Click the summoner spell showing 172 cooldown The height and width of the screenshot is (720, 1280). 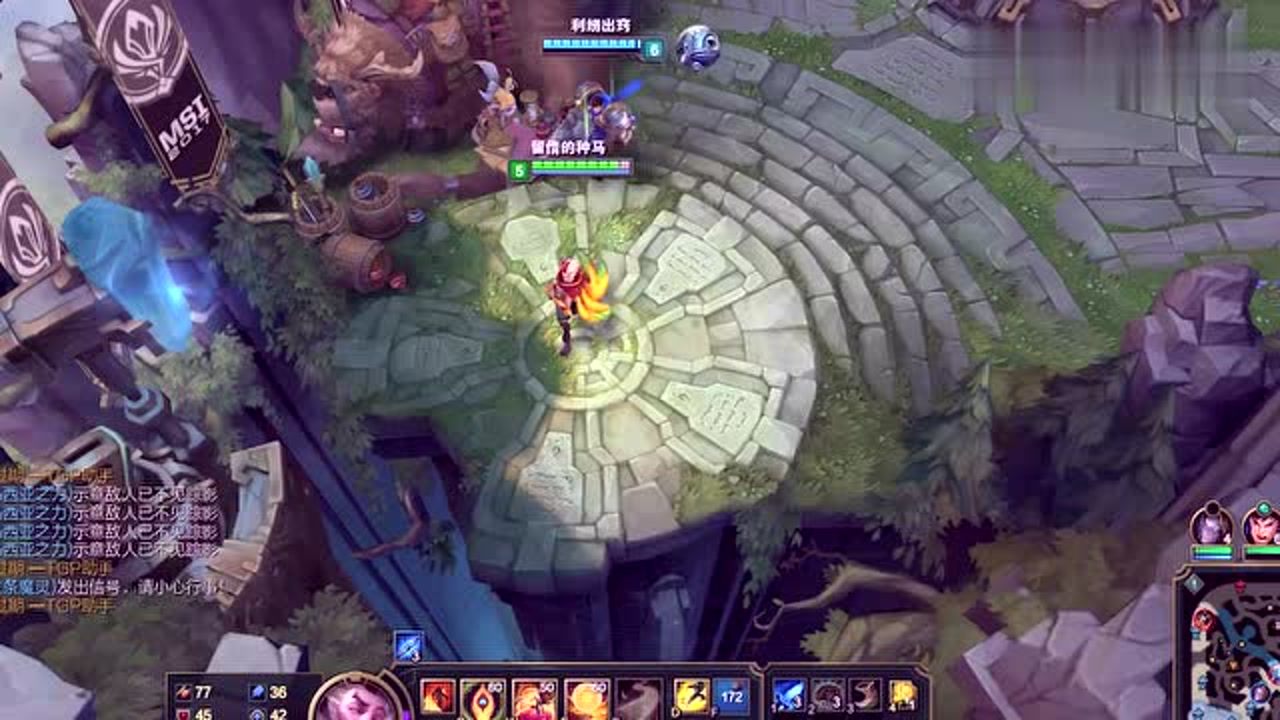(732, 697)
